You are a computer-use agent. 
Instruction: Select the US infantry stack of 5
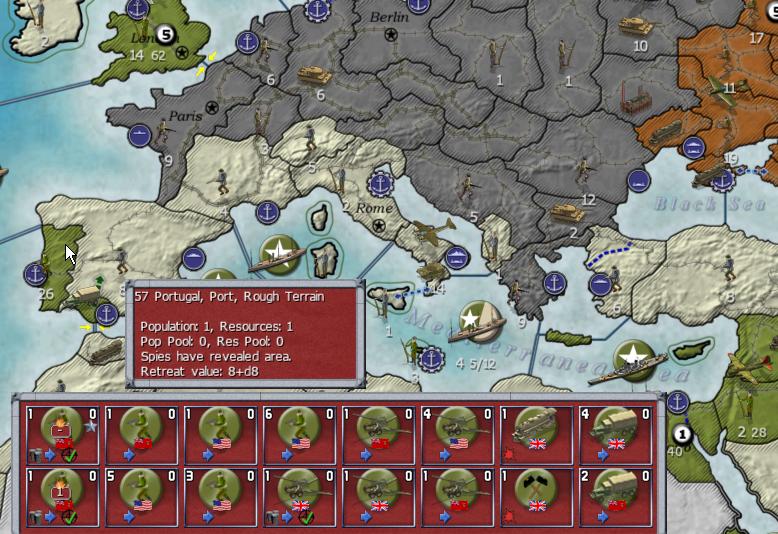click(139, 495)
